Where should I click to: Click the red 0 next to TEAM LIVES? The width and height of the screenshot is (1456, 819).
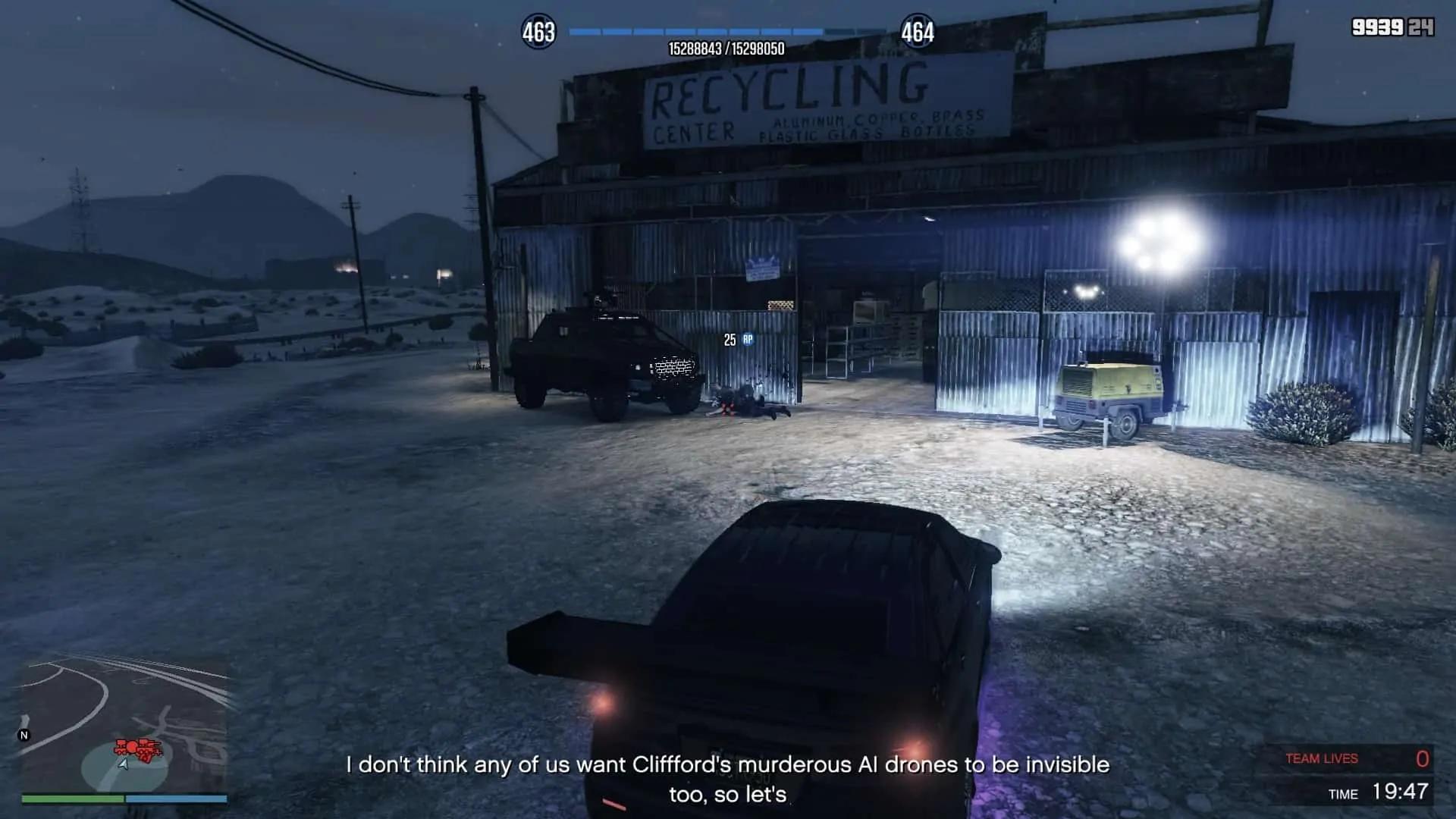1423,758
